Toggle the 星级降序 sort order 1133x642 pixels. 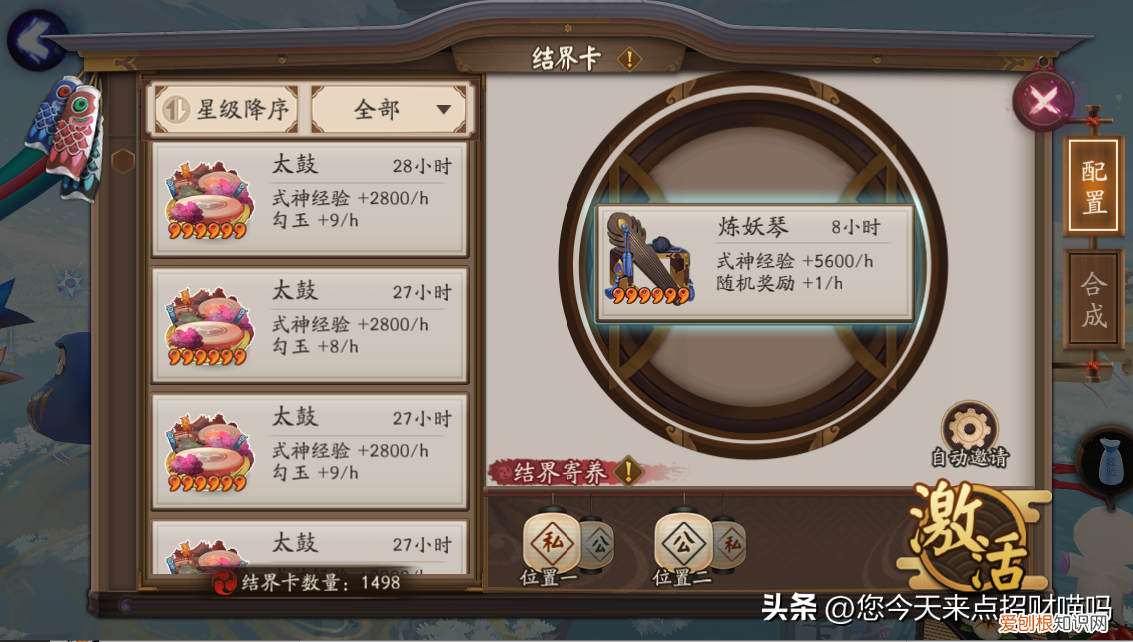(227, 110)
